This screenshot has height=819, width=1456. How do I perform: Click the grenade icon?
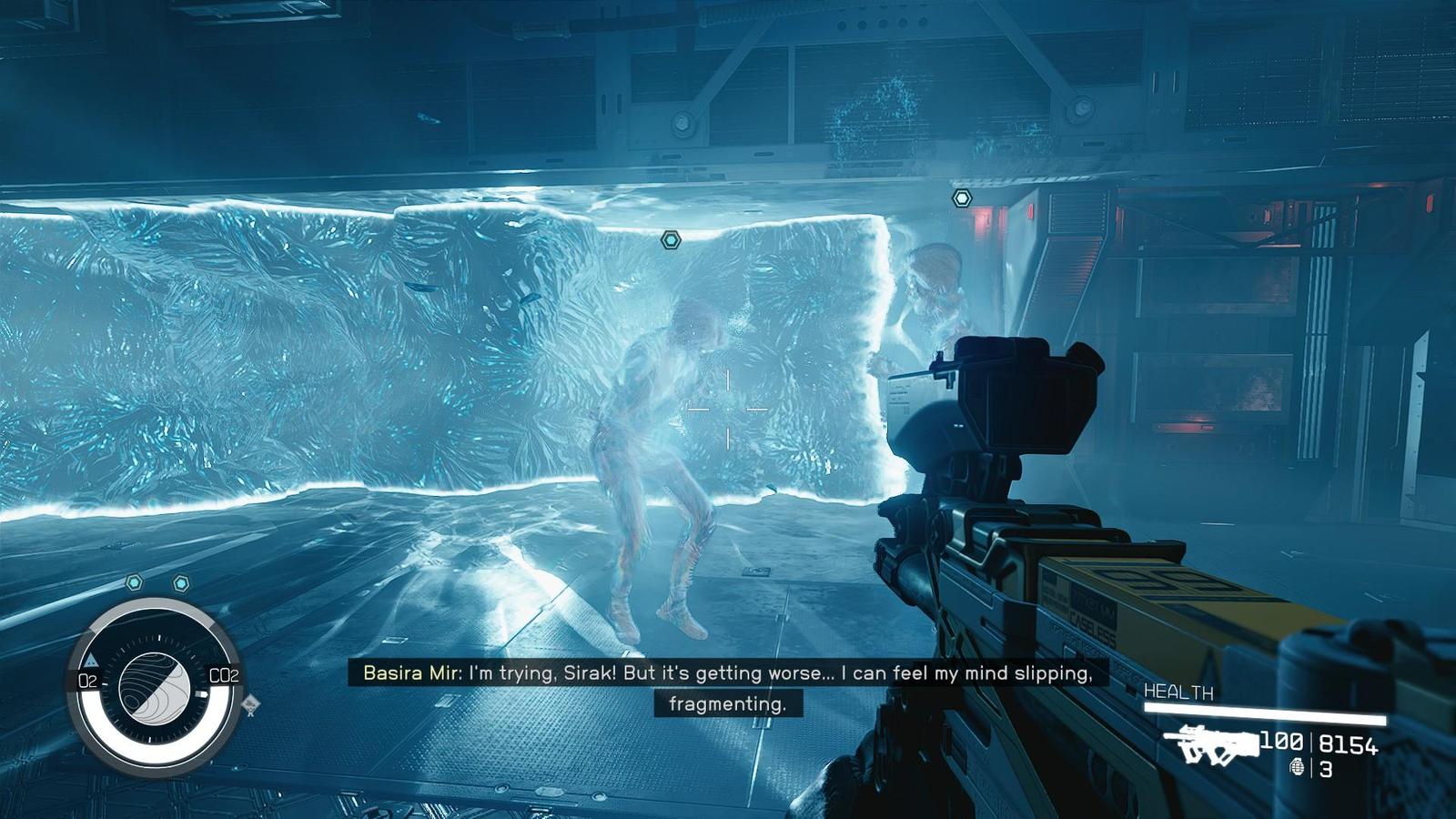point(1297,768)
